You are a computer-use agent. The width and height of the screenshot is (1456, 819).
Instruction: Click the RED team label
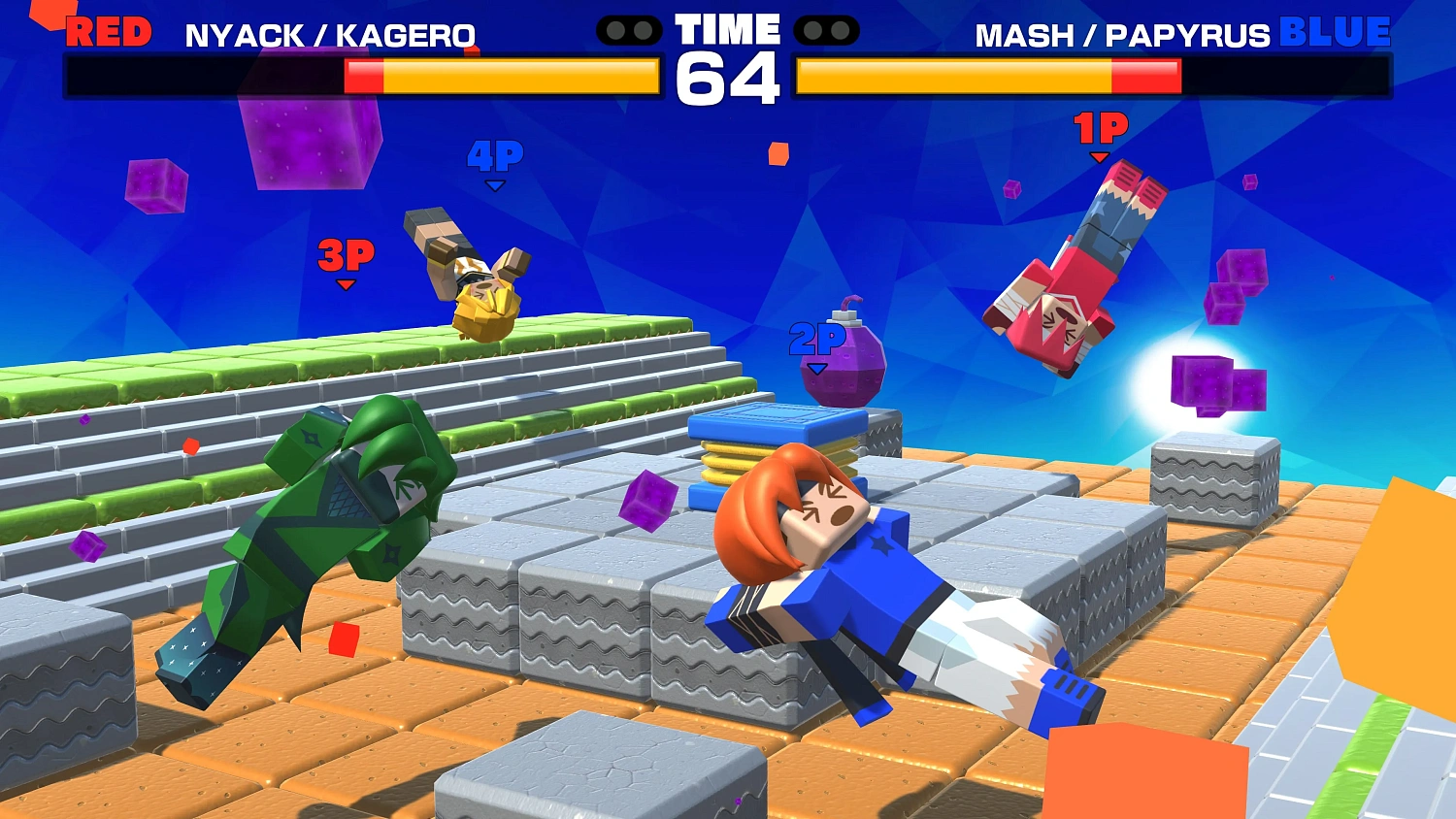click(x=109, y=31)
